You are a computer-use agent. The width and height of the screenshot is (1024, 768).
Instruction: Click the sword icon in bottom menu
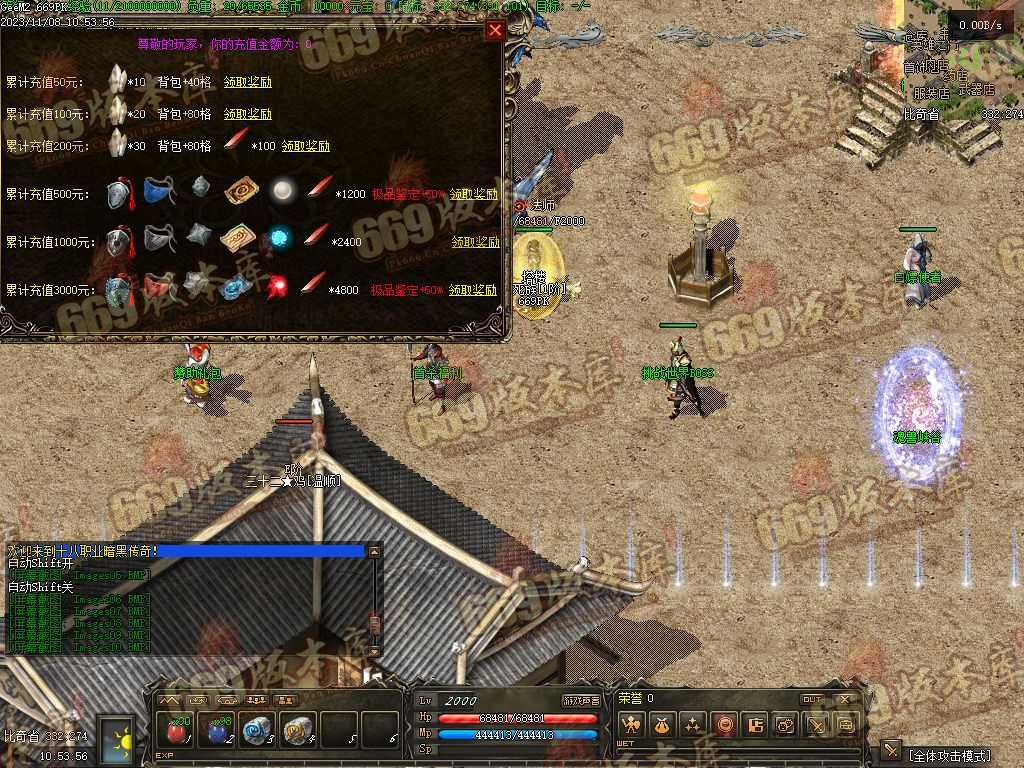(816, 724)
